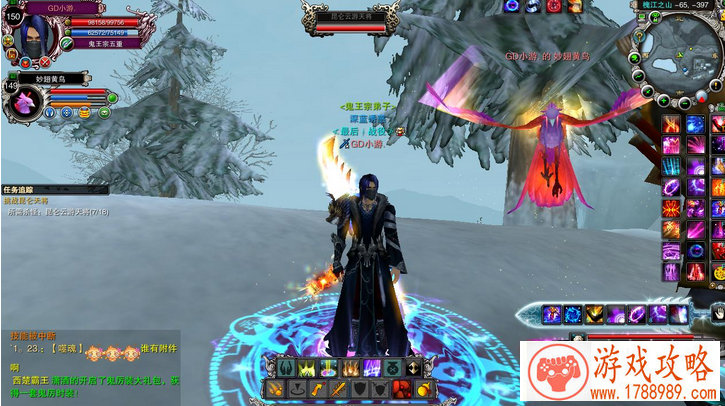725x406 pixels.
Task: Use the purple lightning skill icon
Action: [371, 368]
